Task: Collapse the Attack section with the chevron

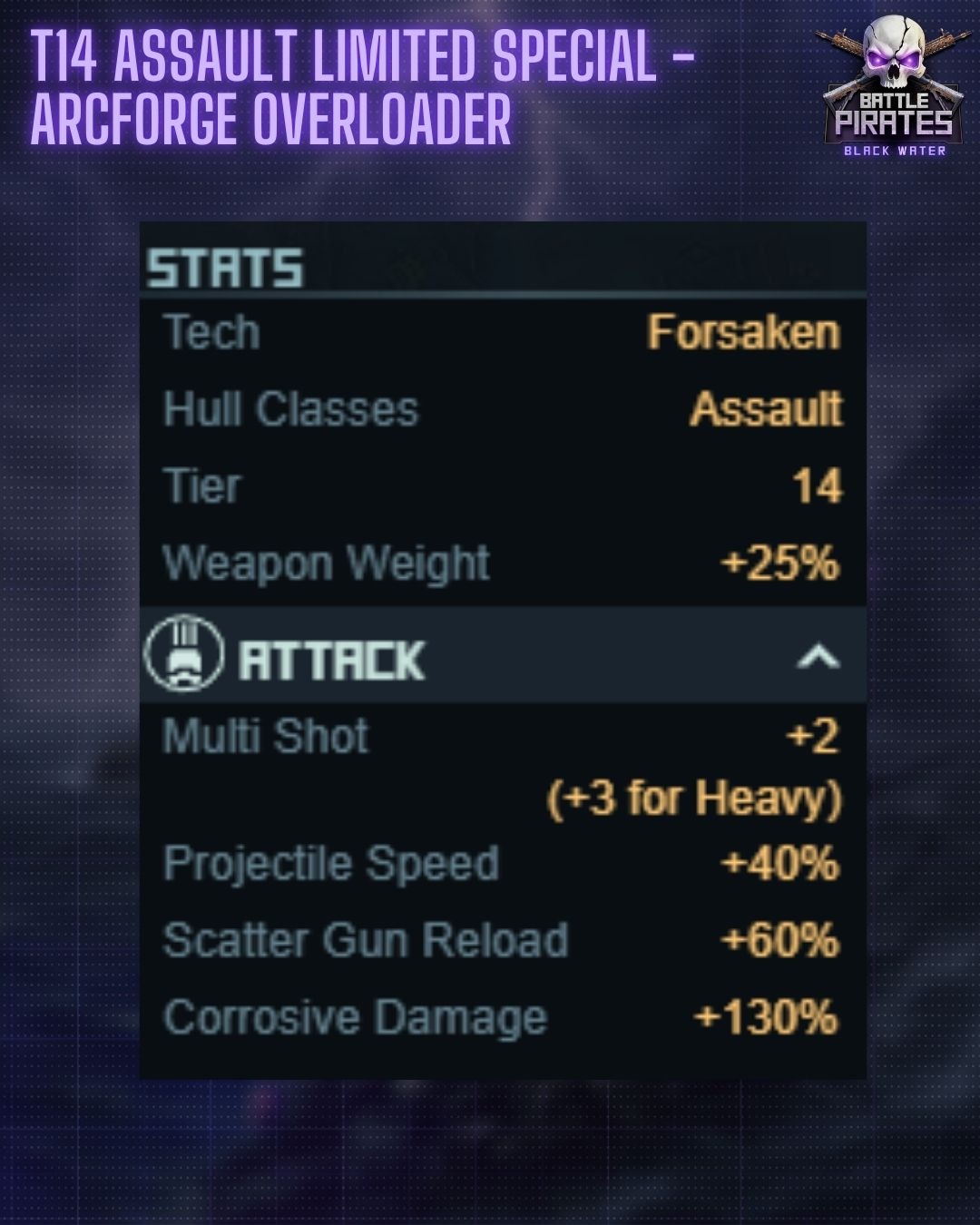Action: [x=818, y=656]
